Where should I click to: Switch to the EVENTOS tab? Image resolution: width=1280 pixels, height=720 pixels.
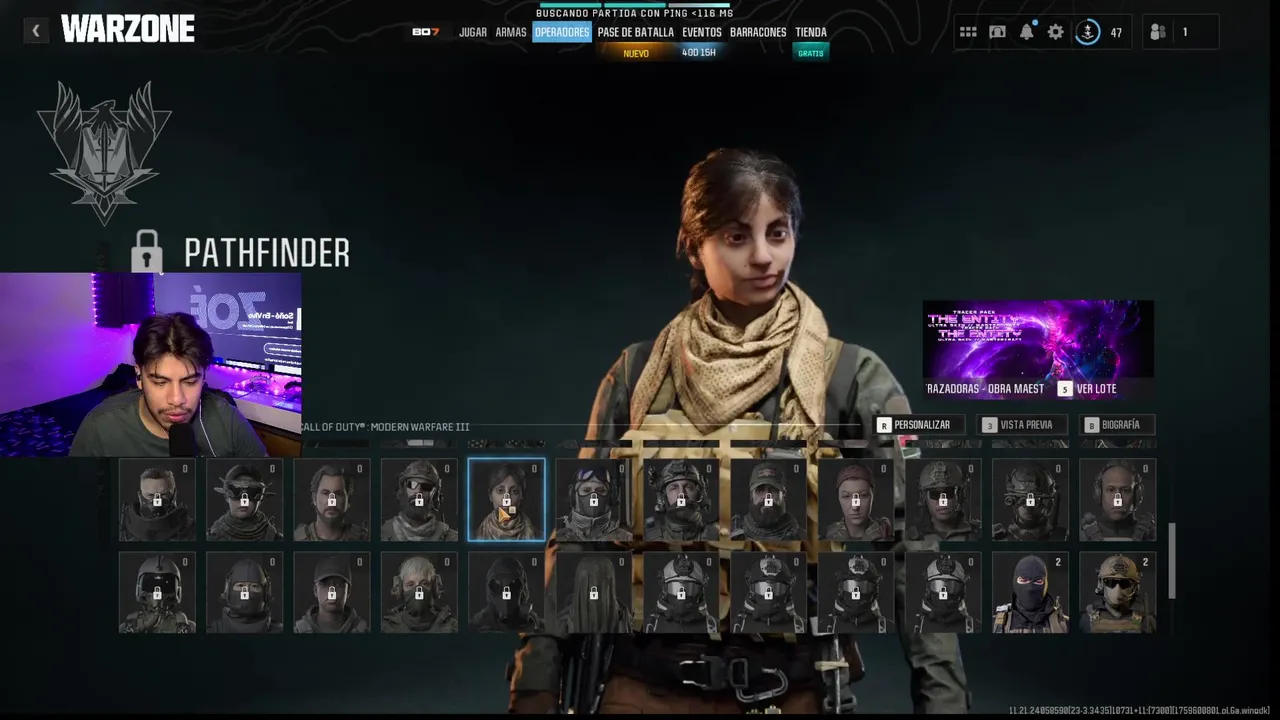pos(701,32)
